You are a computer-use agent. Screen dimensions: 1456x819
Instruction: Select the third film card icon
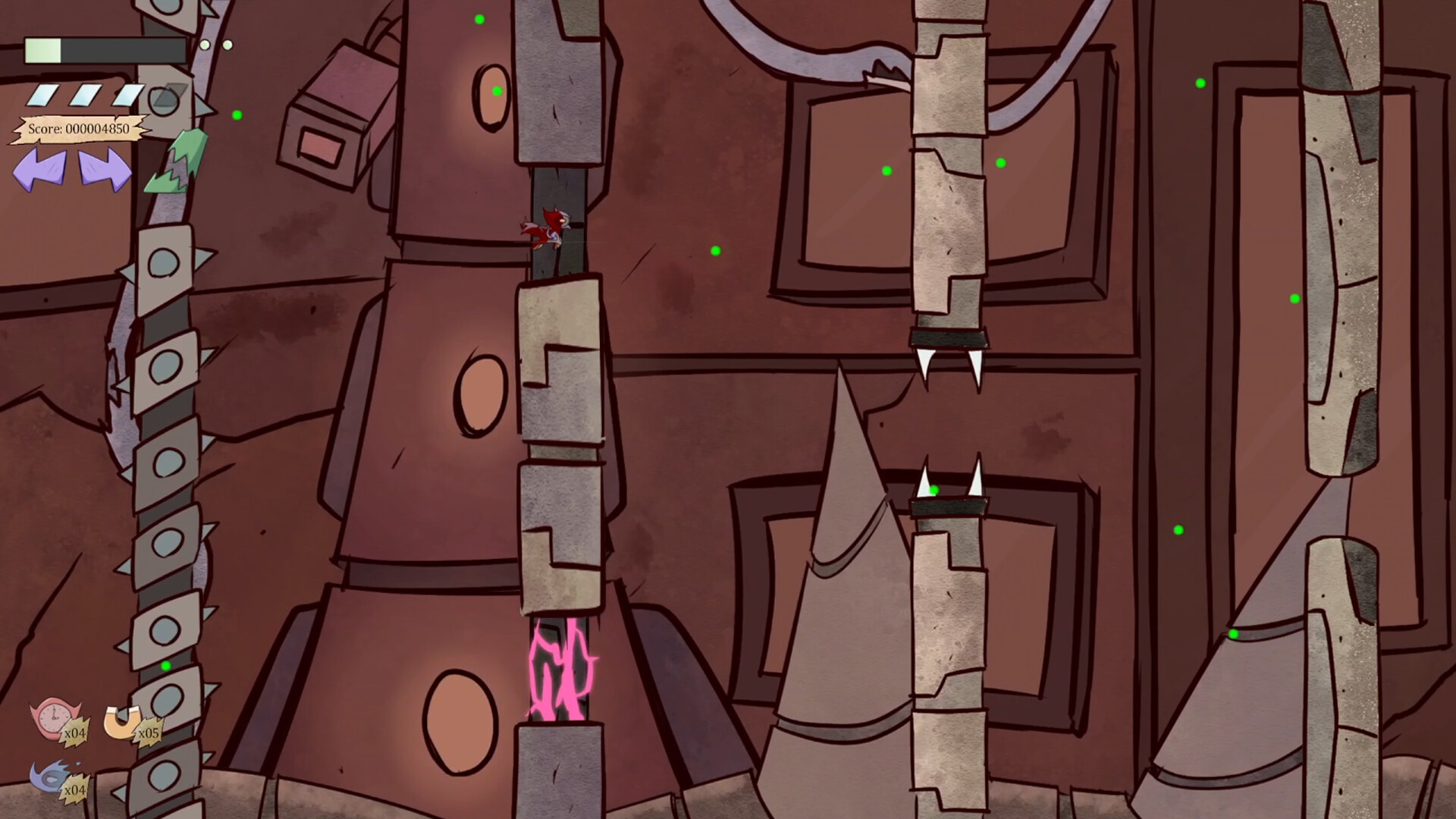click(127, 96)
